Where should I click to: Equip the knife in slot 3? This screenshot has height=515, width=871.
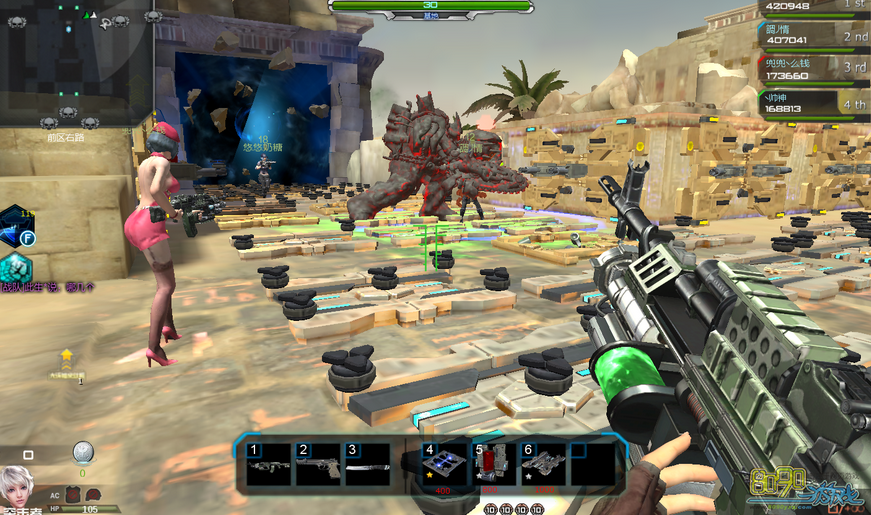366,466
